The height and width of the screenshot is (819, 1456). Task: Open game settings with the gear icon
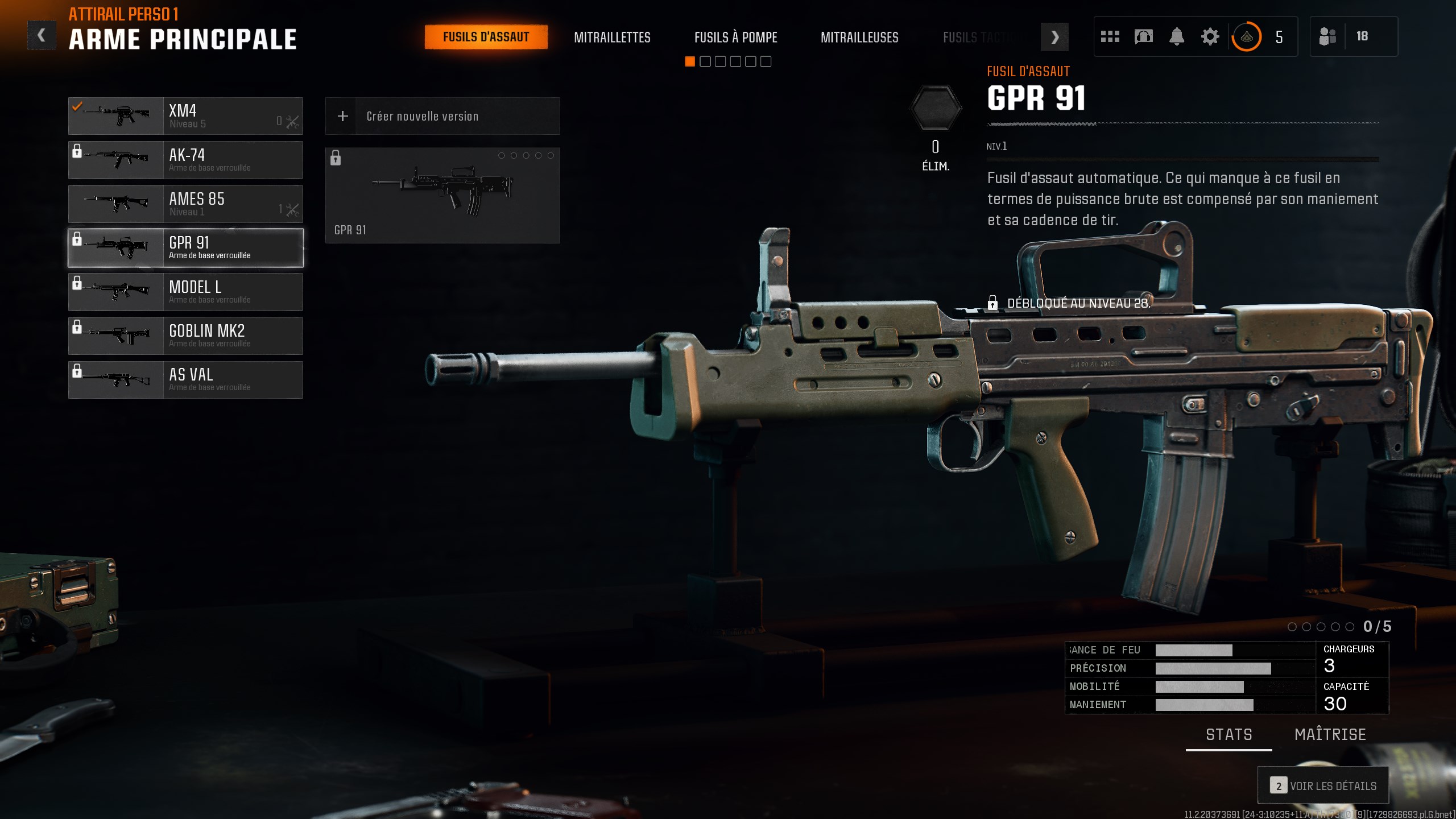[x=1210, y=36]
